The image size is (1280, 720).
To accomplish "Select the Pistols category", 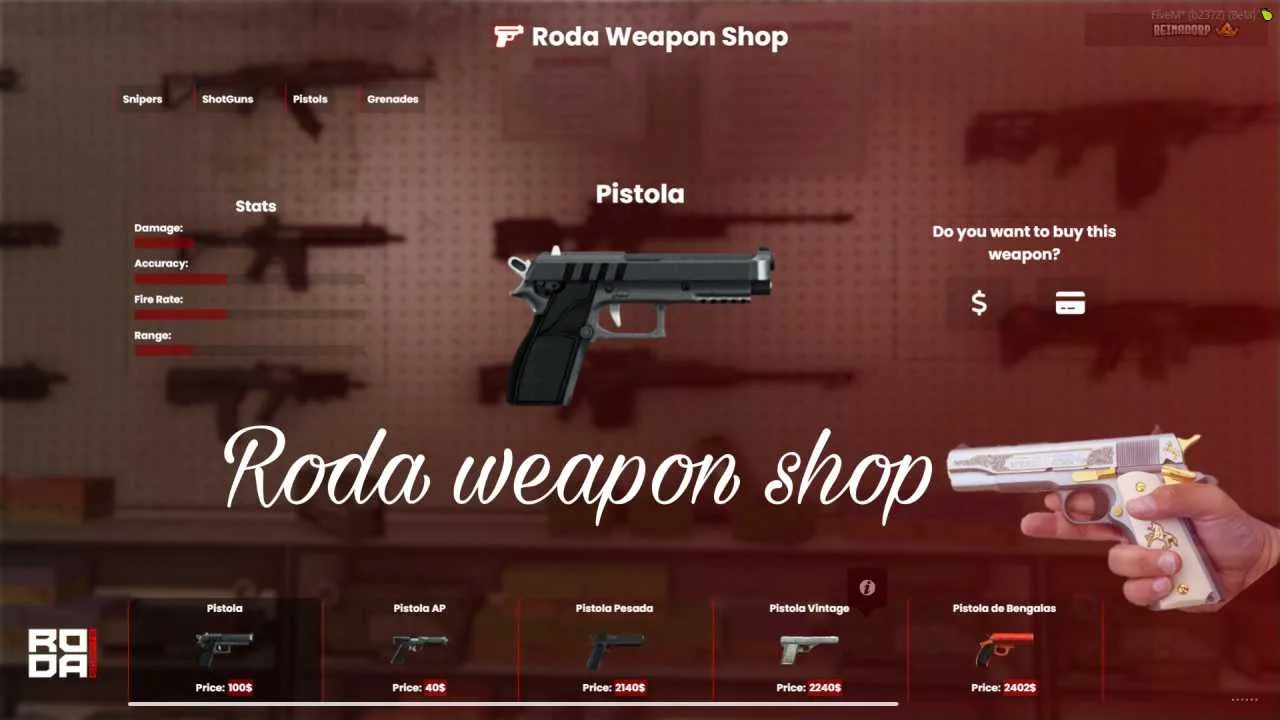I will click(310, 99).
